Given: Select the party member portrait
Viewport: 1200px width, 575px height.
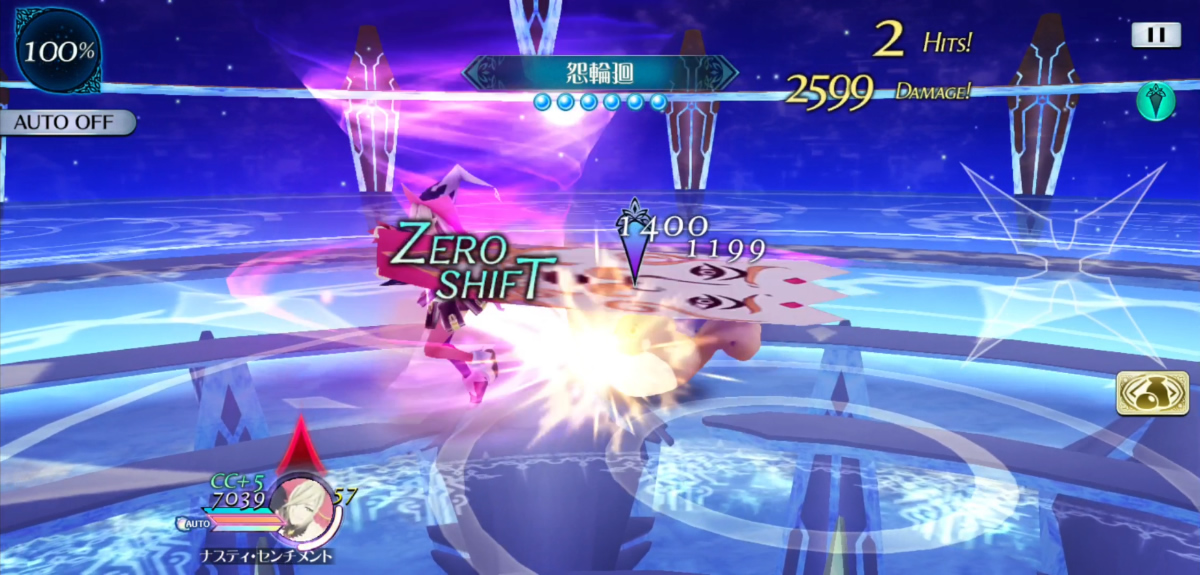Looking at the screenshot, I should 305,504.
